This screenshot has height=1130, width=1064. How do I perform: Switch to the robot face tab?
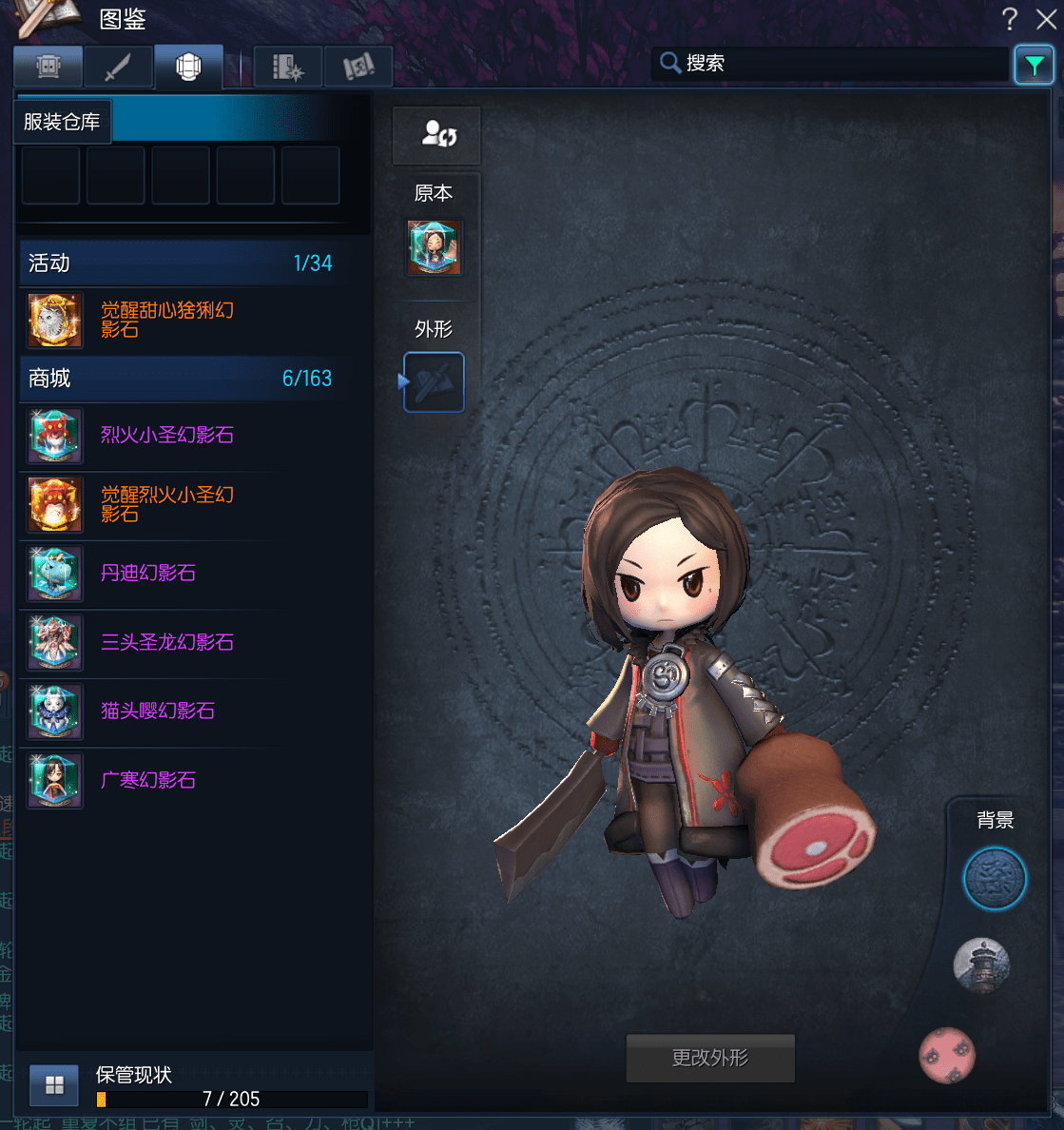48,68
